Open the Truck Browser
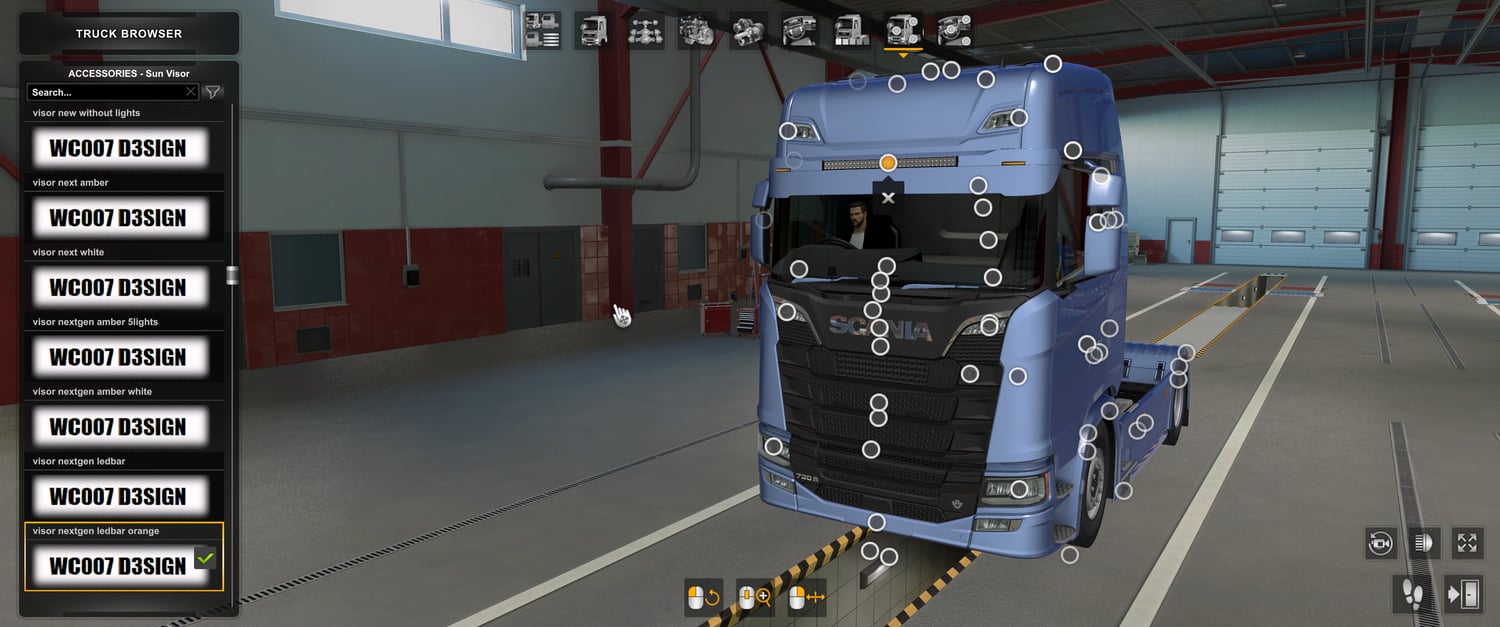The height and width of the screenshot is (627, 1500). (129, 34)
